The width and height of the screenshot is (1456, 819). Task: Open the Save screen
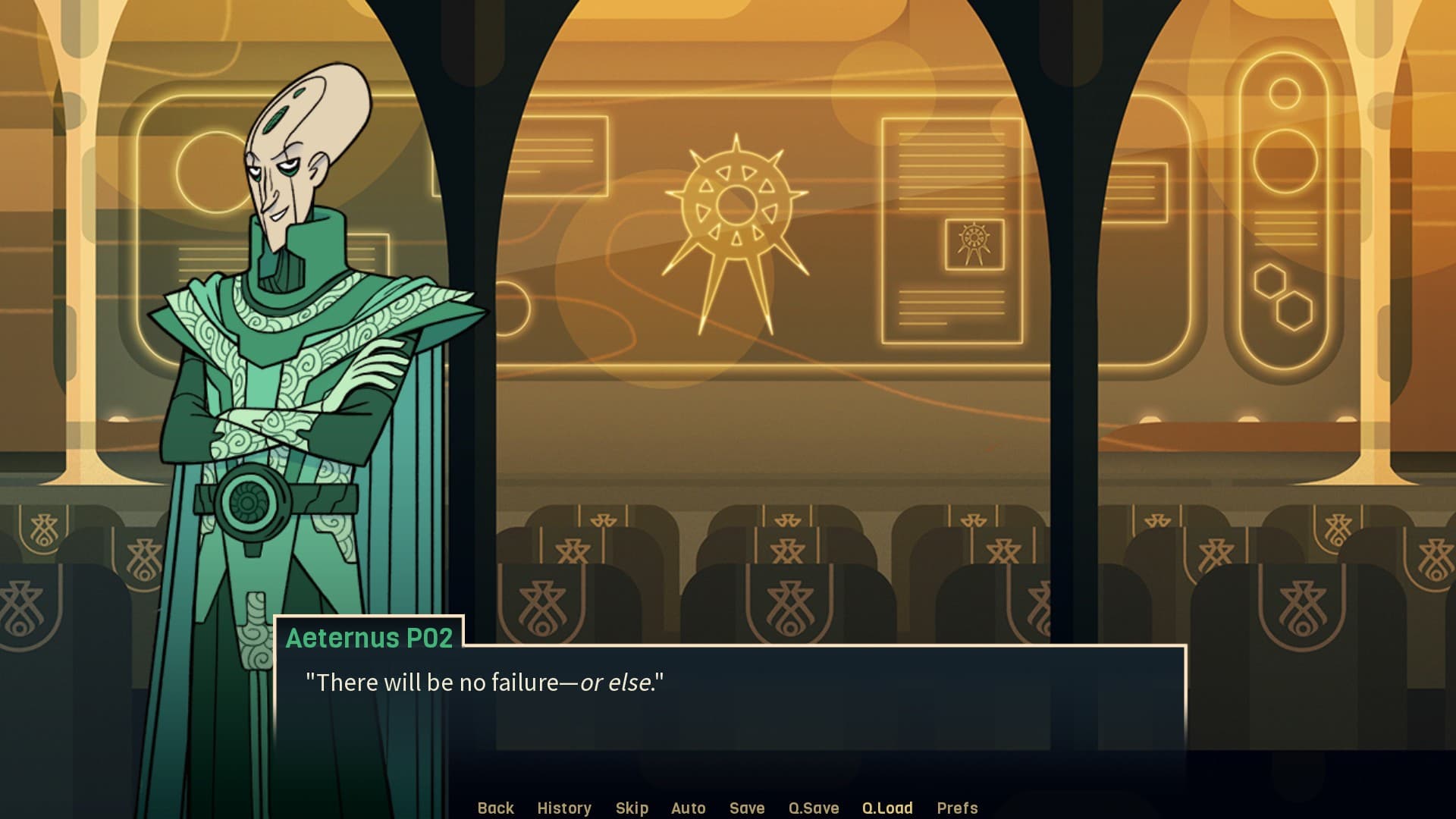click(x=747, y=808)
